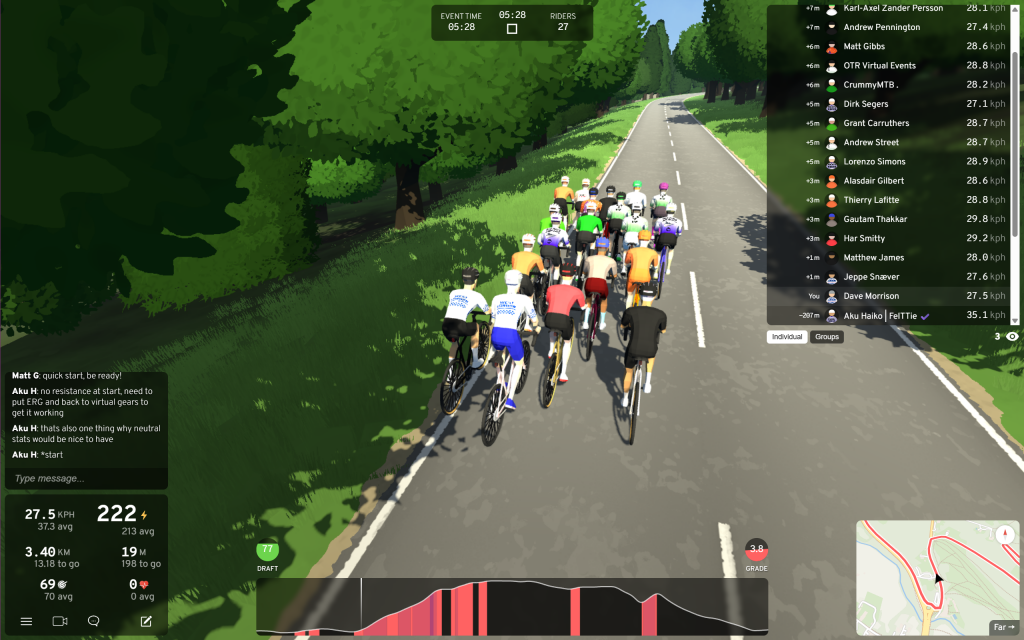The width and height of the screenshot is (1024, 640).
Task: Toggle the spectators eye icon
Action: coord(1012,337)
